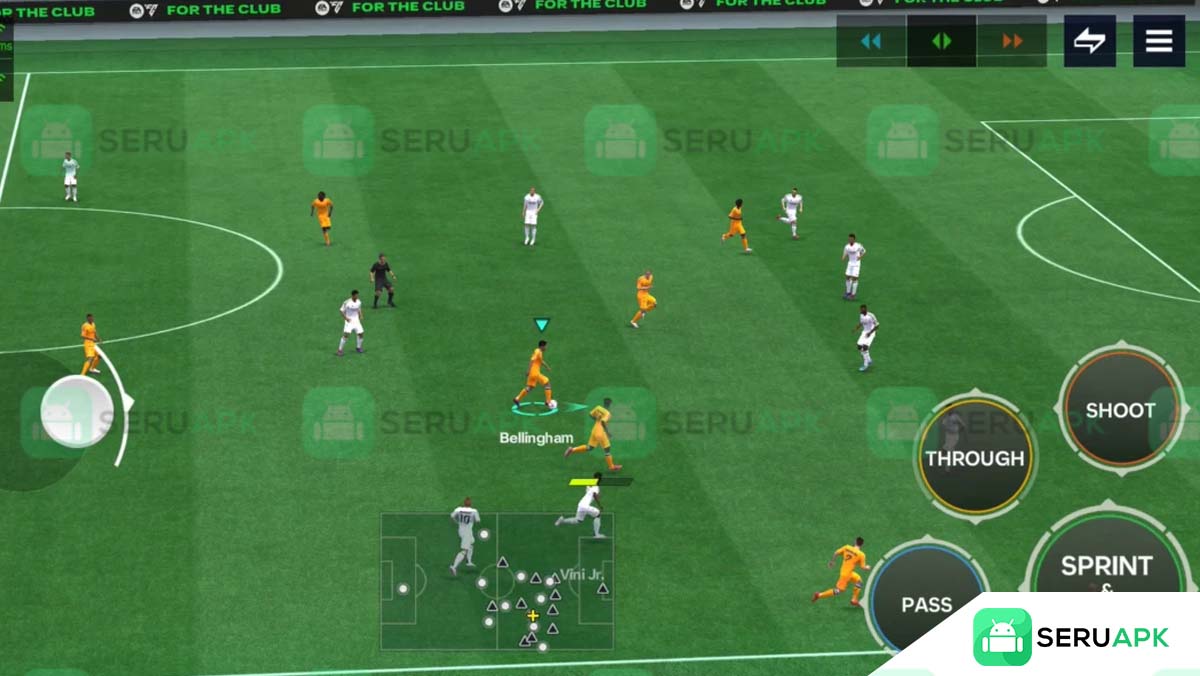Activate the SPRINT button
The image size is (1200, 676).
point(1106,566)
